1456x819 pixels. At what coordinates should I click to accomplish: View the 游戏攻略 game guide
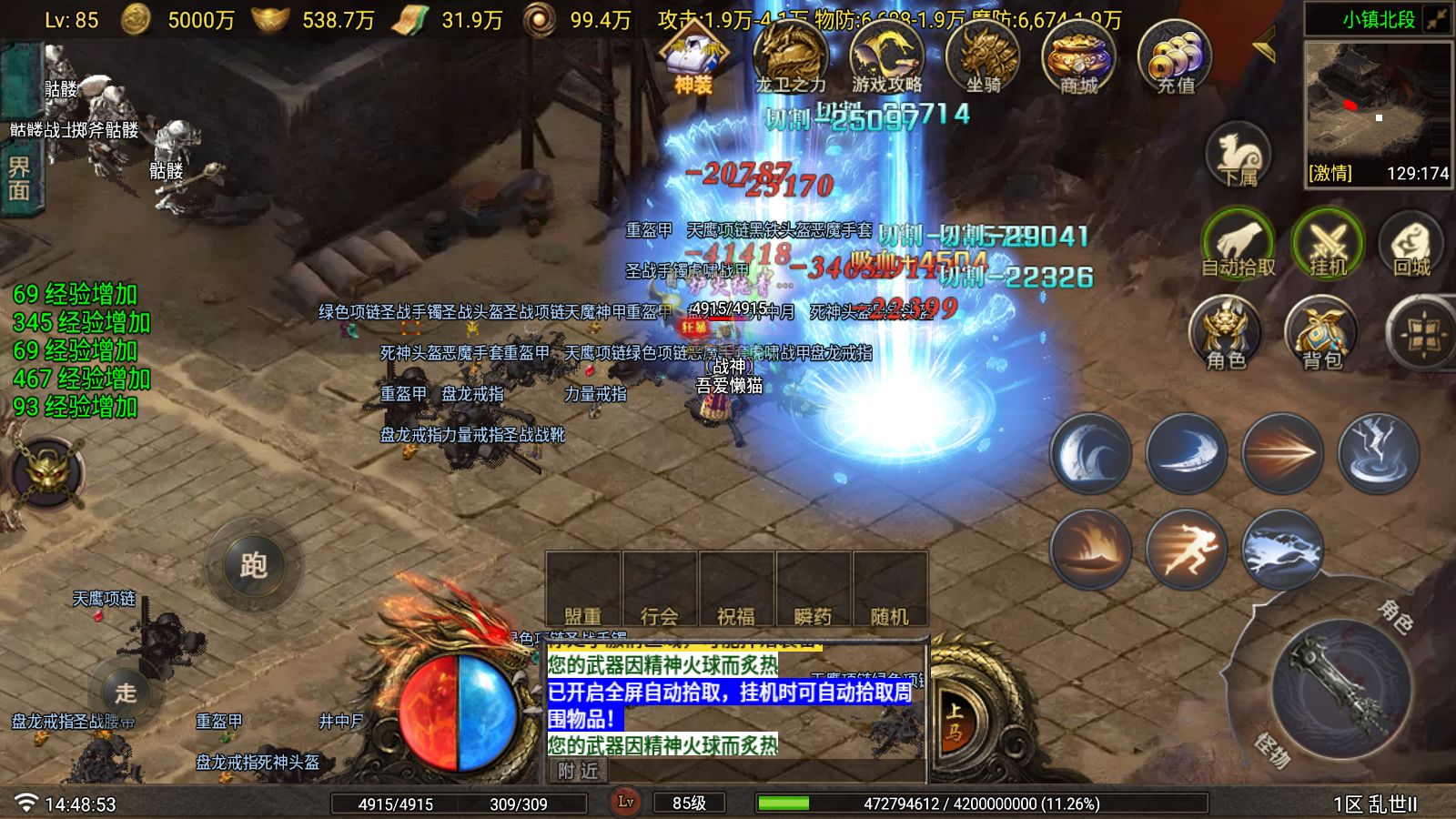pyautogui.click(x=887, y=59)
